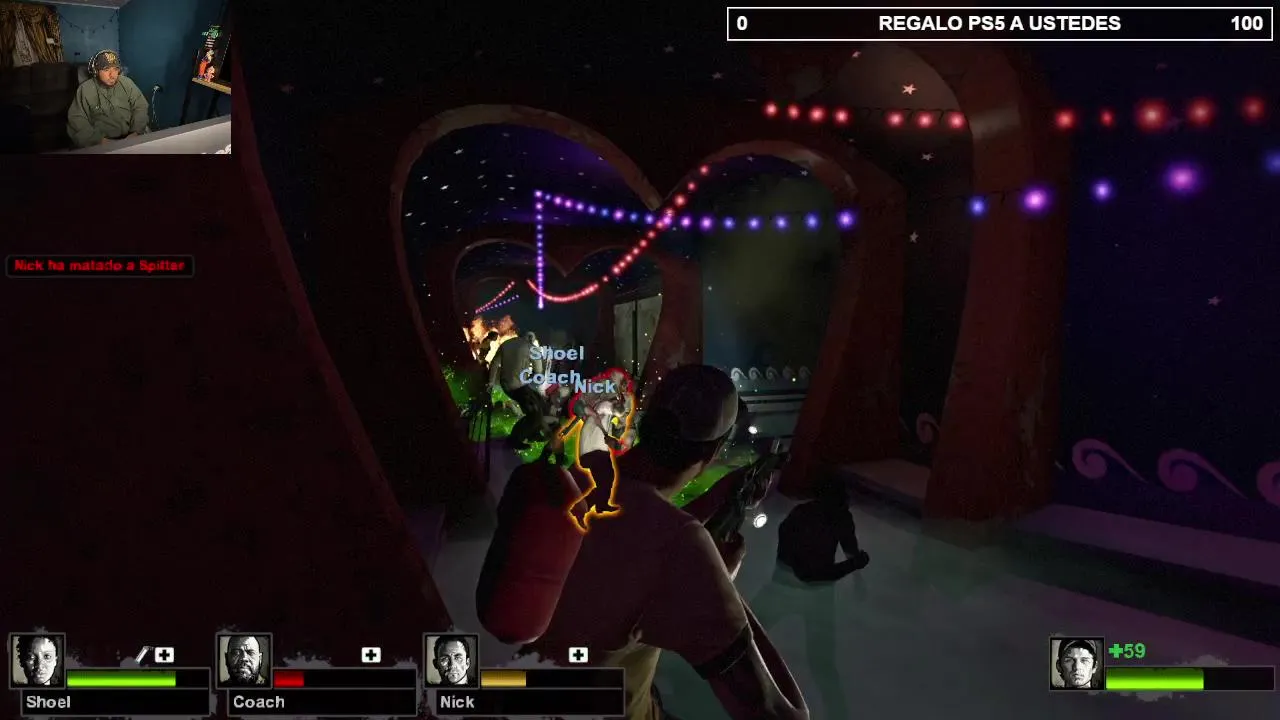1280x720 pixels.
Task: Select Coach's teammate portrait
Action: [x=244, y=661]
